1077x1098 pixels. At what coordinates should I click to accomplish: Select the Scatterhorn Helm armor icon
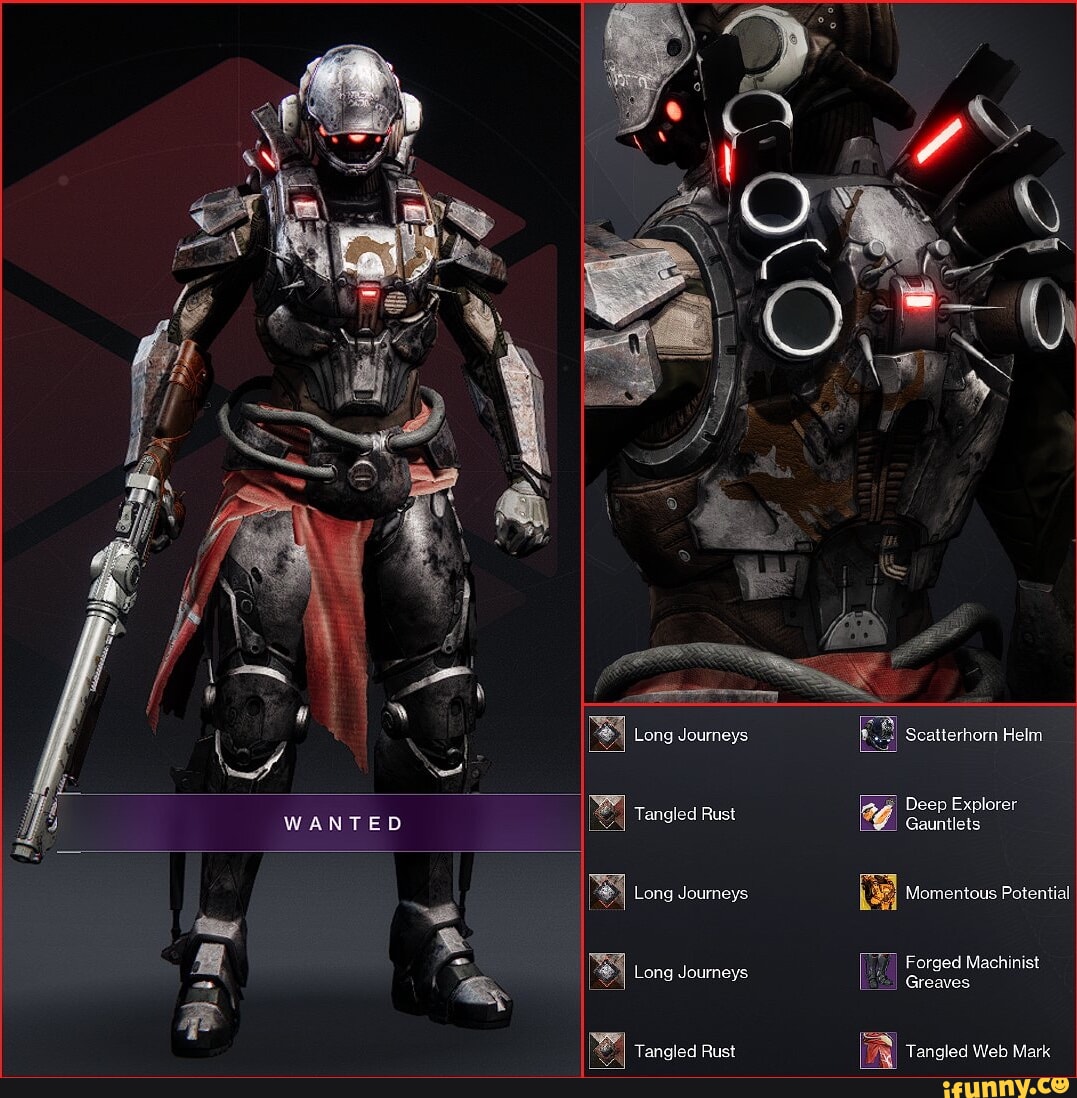(878, 734)
